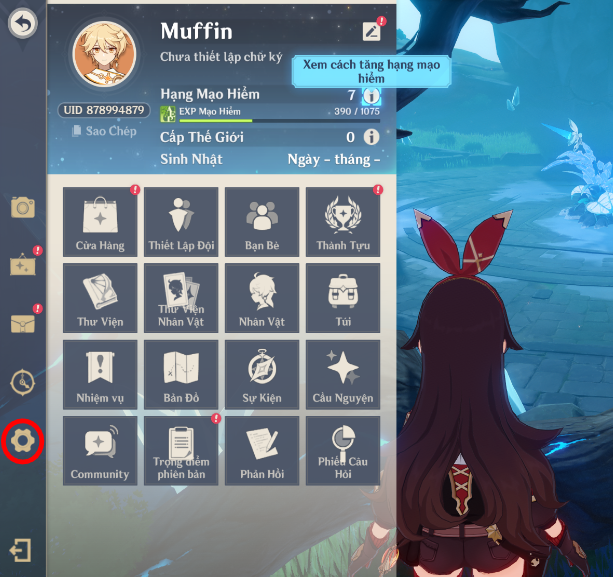613x577 pixels.
Task: Open the Bản Đồ map
Action: coord(181,374)
